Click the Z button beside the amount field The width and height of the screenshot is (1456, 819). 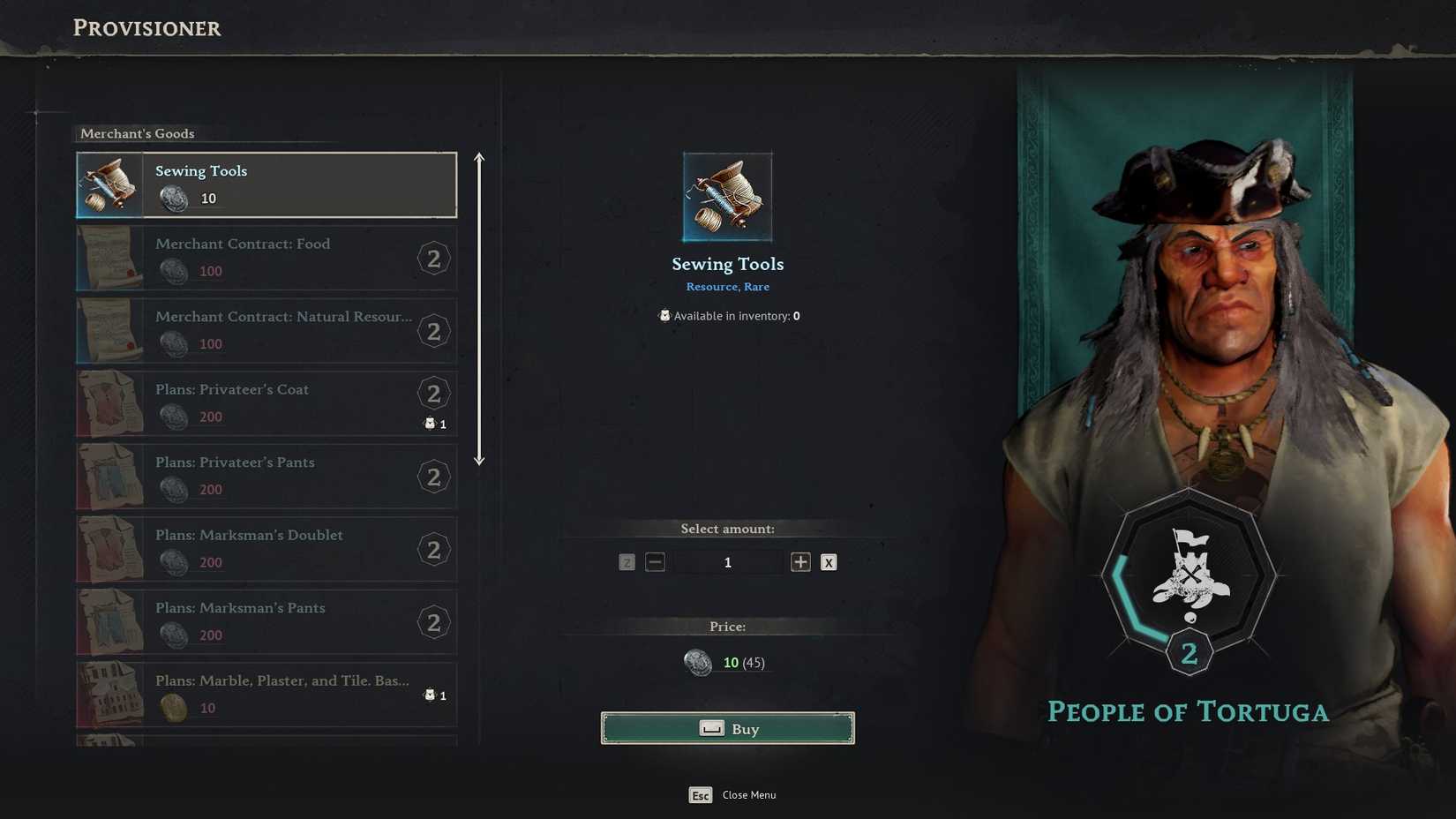click(x=627, y=562)
